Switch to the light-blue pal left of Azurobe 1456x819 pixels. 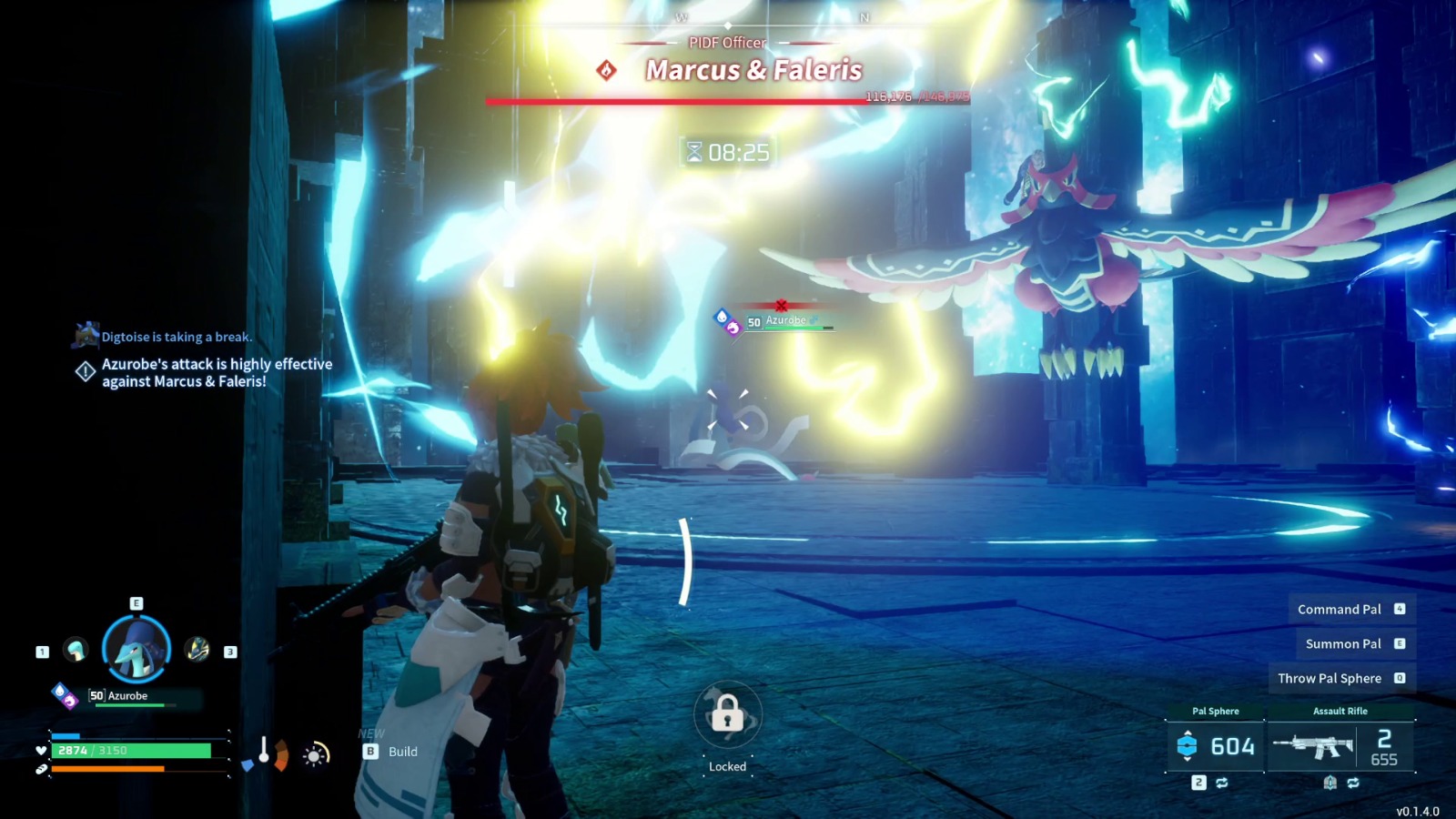[76, 650]
